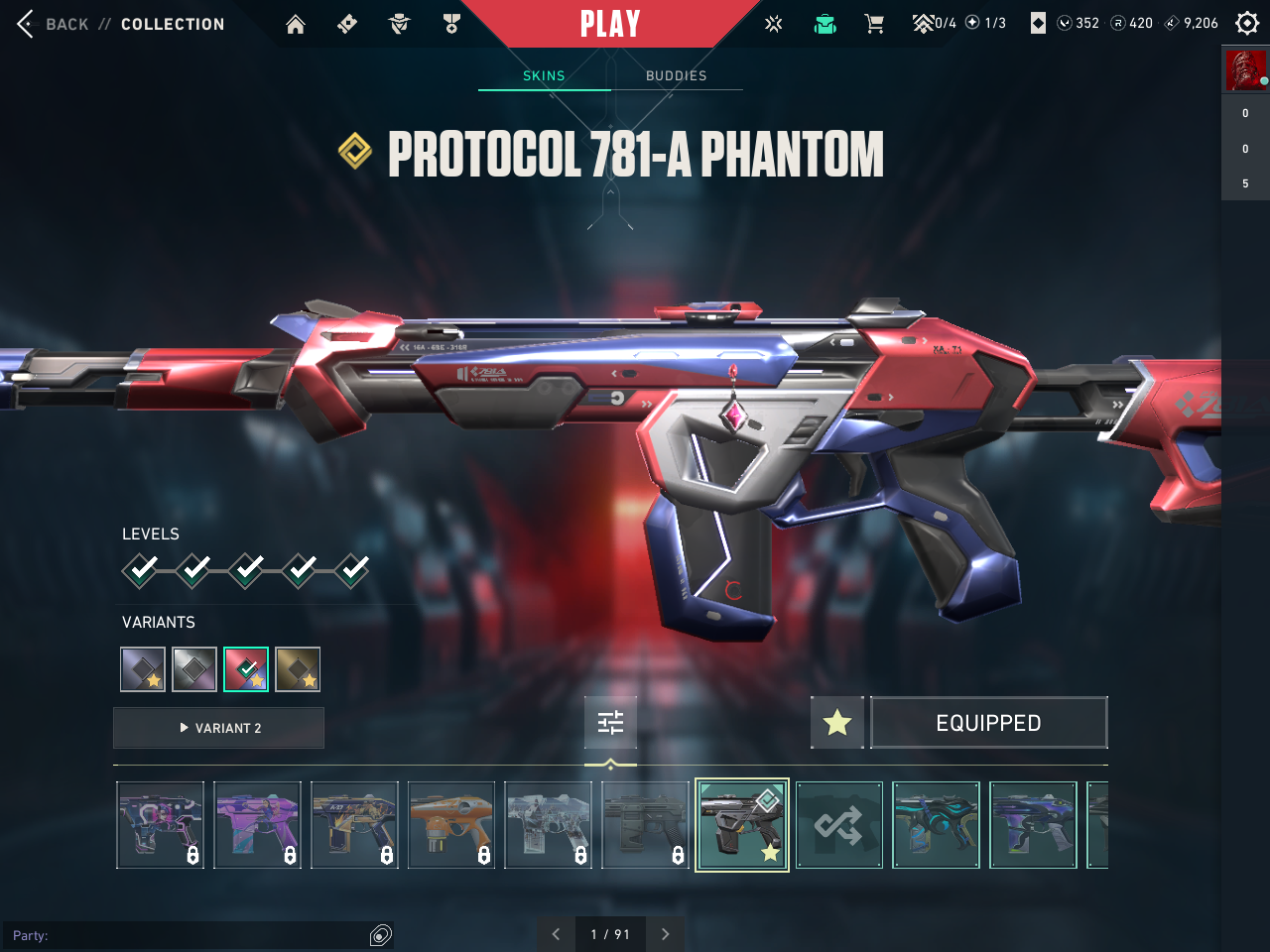
Task: Click the red PLAY button
Action: [x=609, y=24]
